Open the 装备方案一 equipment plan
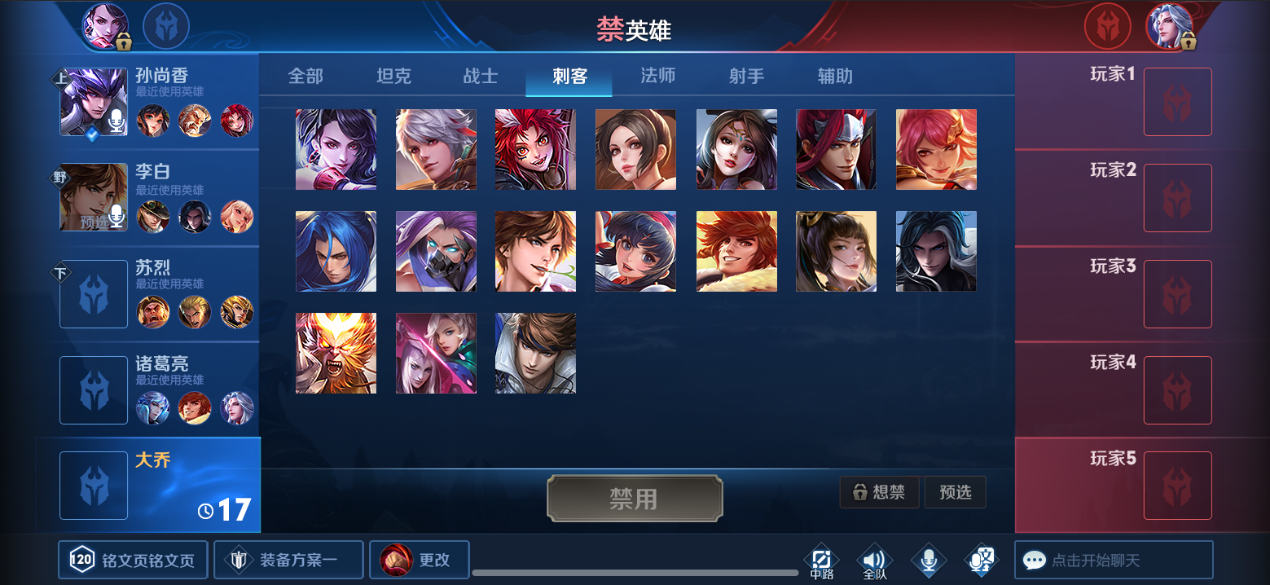 tap(288, 560)
